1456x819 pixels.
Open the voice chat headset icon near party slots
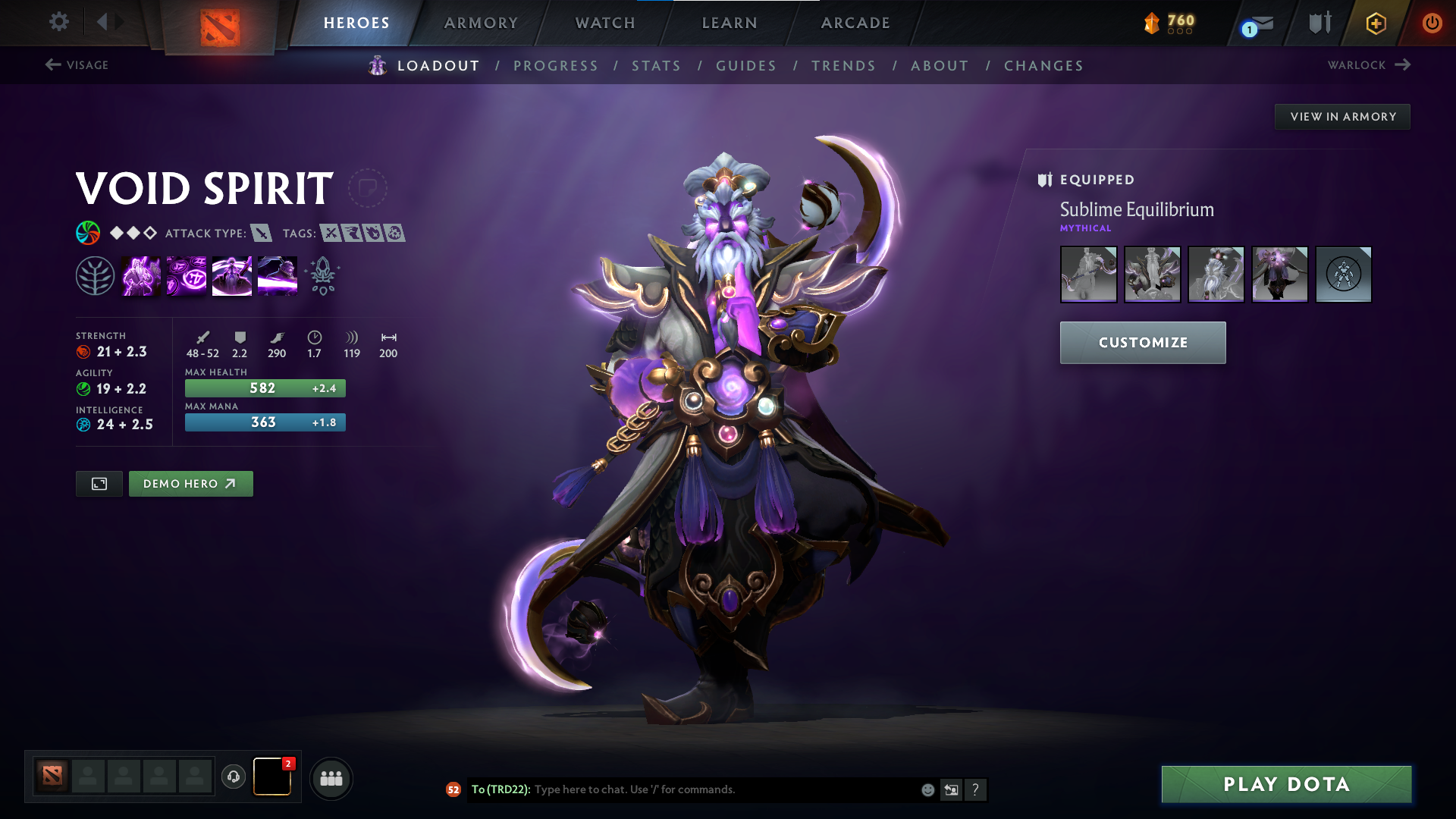click(x=233, y=777)
